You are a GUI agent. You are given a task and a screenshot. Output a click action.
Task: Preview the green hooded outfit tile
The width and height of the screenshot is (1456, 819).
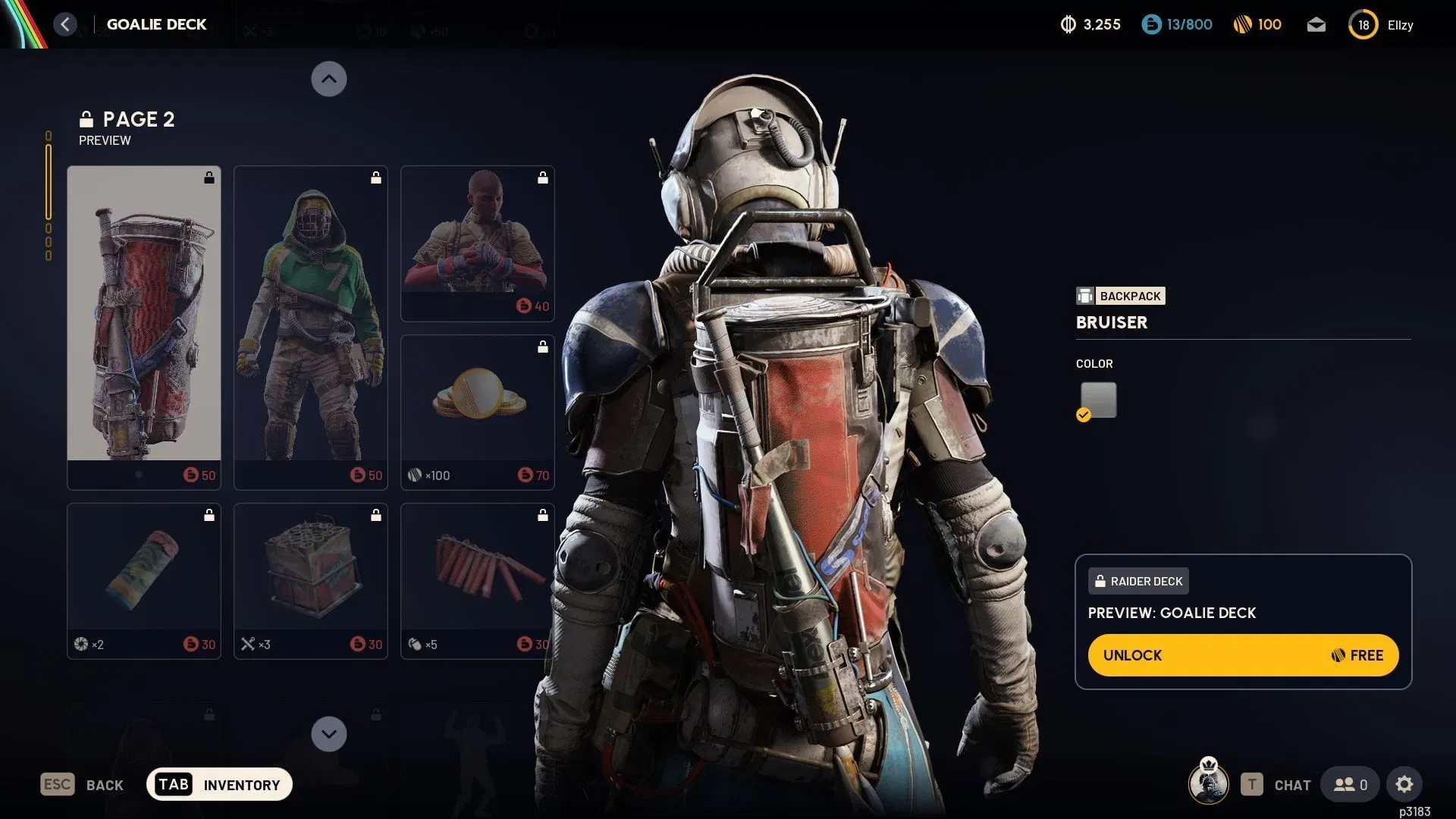tap(311, 326)
